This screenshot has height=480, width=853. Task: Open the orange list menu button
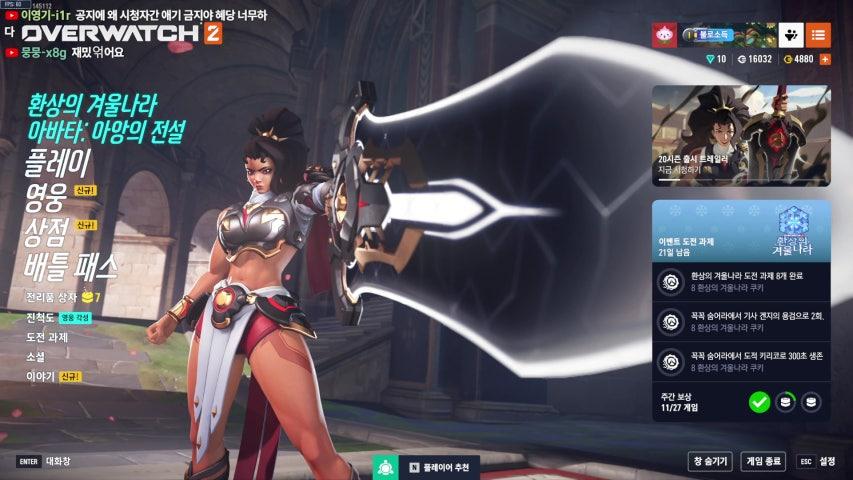tap(818, 35)
